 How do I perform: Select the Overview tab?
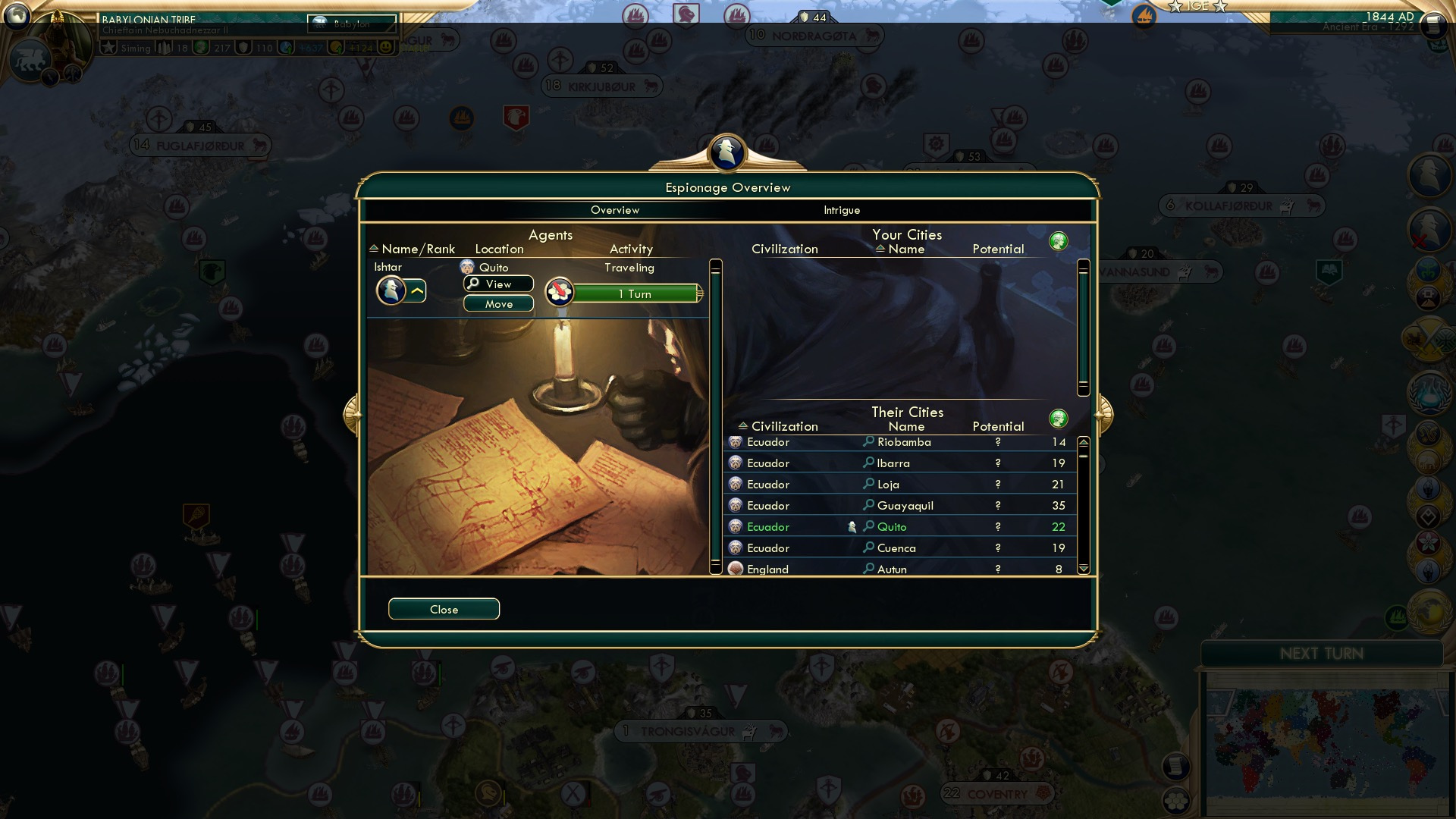(616, 210)
